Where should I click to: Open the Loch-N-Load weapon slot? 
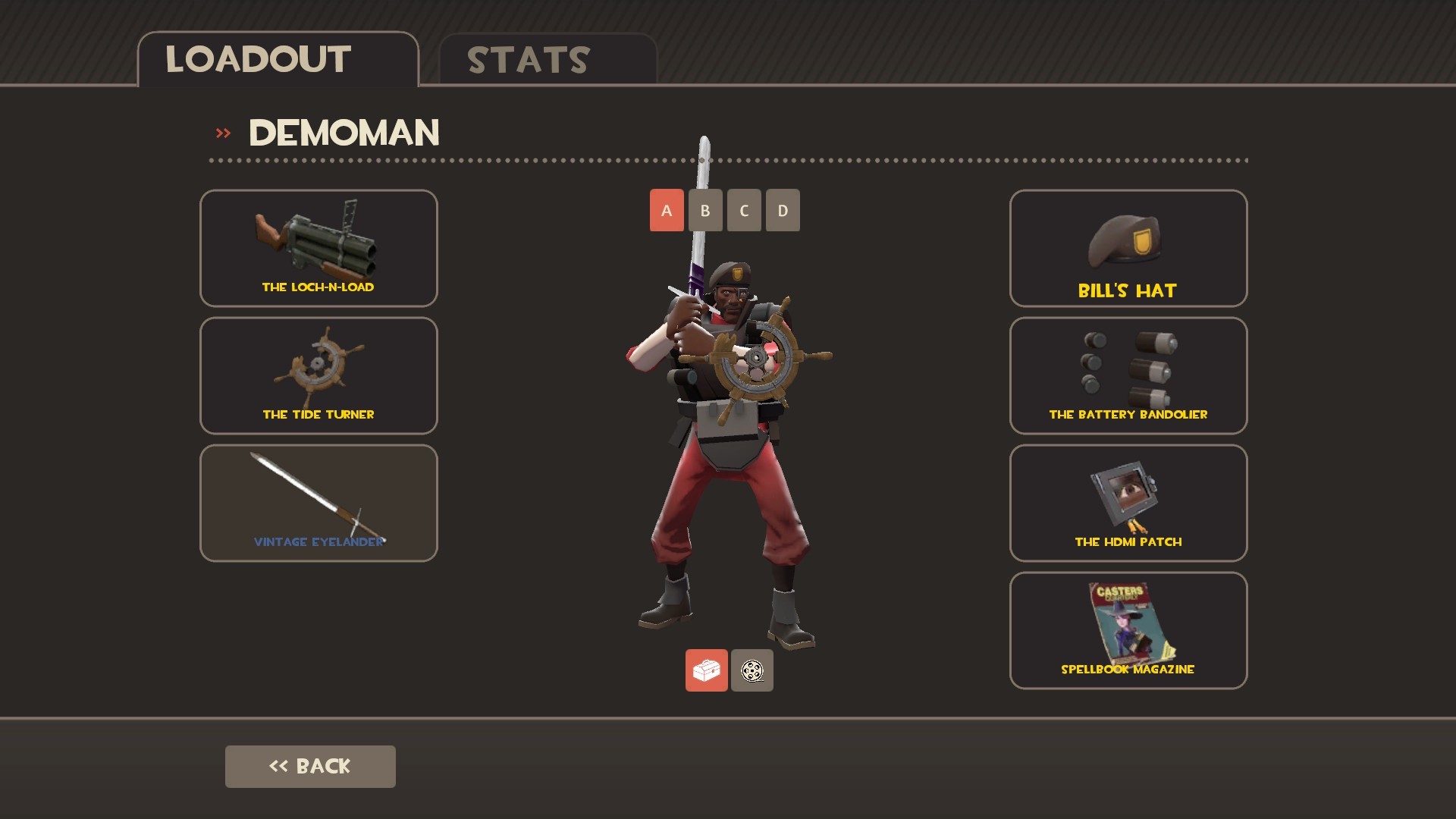pos(318,248)
